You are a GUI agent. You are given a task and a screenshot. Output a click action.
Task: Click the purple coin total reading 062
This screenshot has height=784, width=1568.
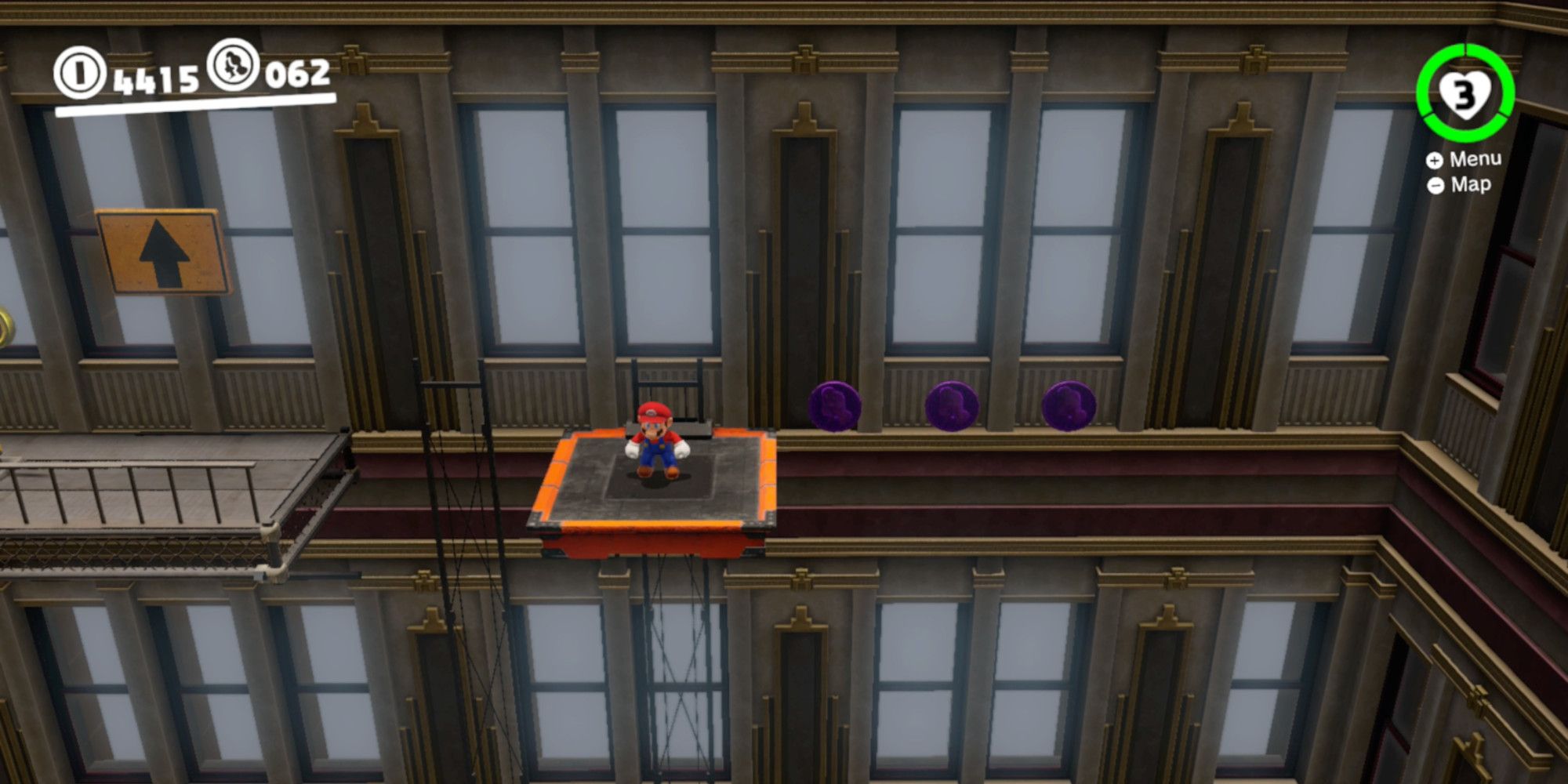294,74
